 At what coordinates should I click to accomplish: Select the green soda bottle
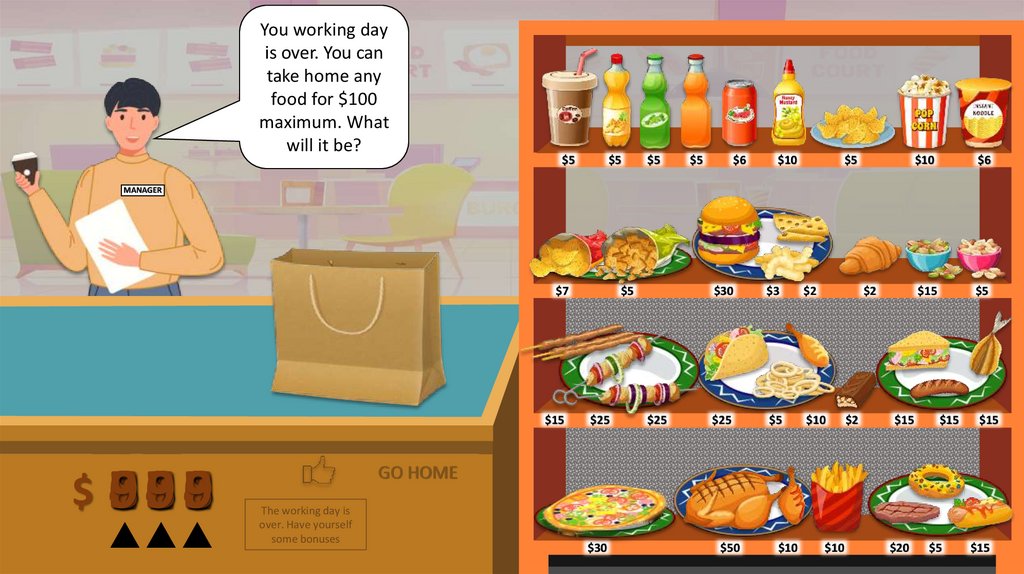654,102
